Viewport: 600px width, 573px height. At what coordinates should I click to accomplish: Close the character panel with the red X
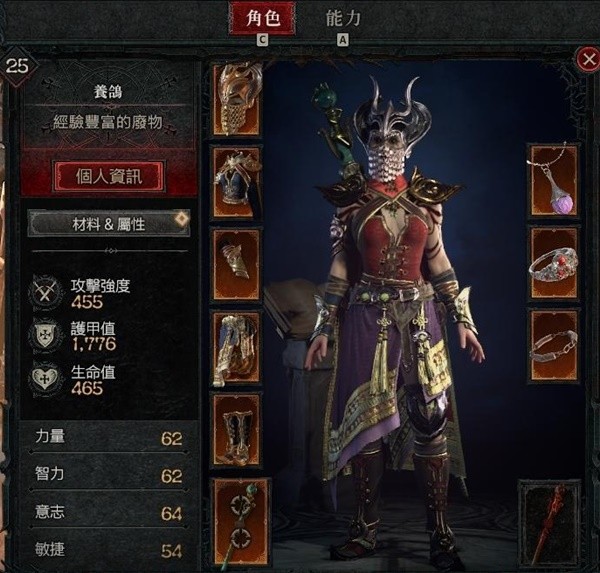pos(588,59)
